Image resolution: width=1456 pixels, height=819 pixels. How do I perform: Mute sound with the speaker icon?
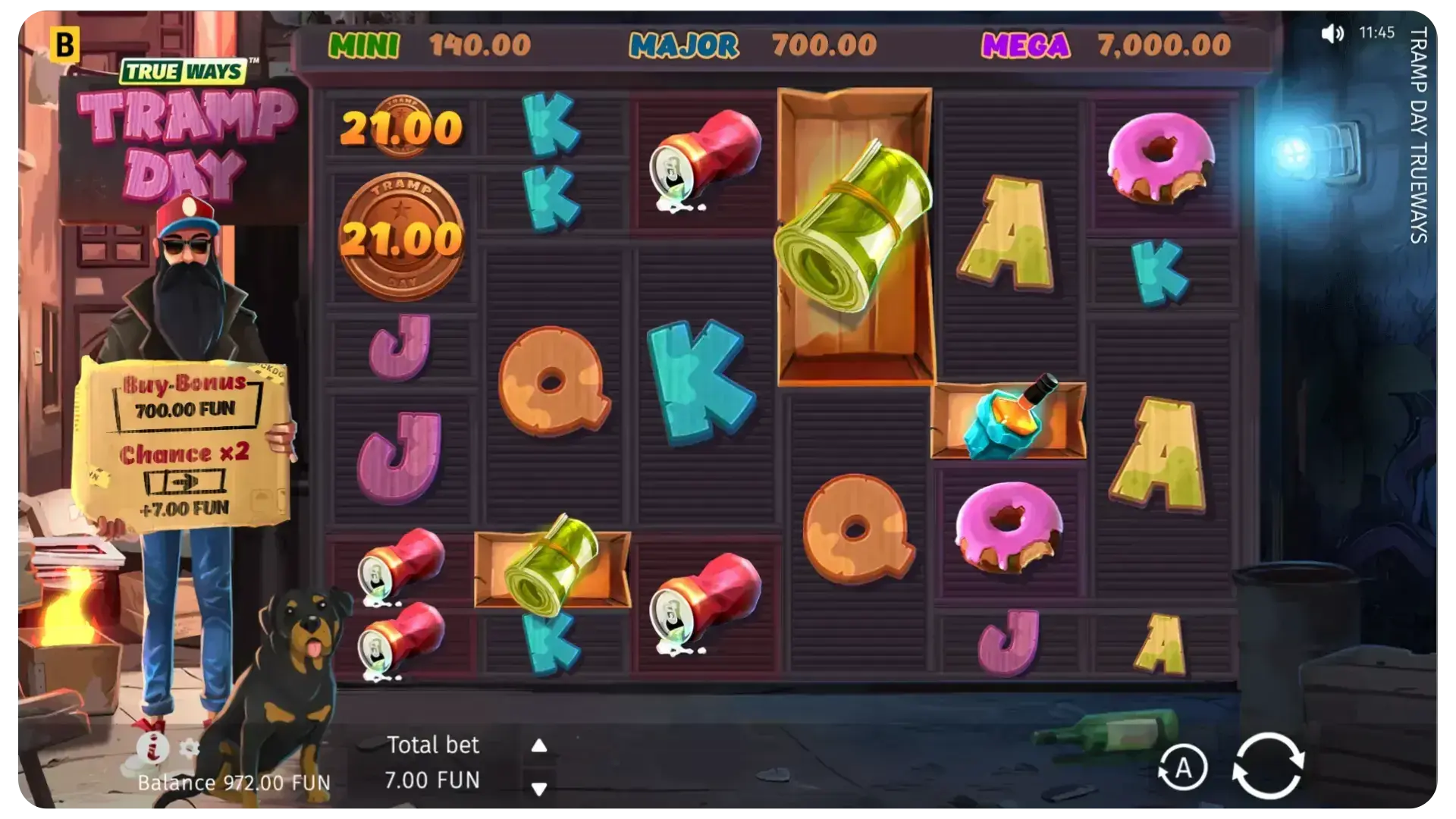(1332, 33)
